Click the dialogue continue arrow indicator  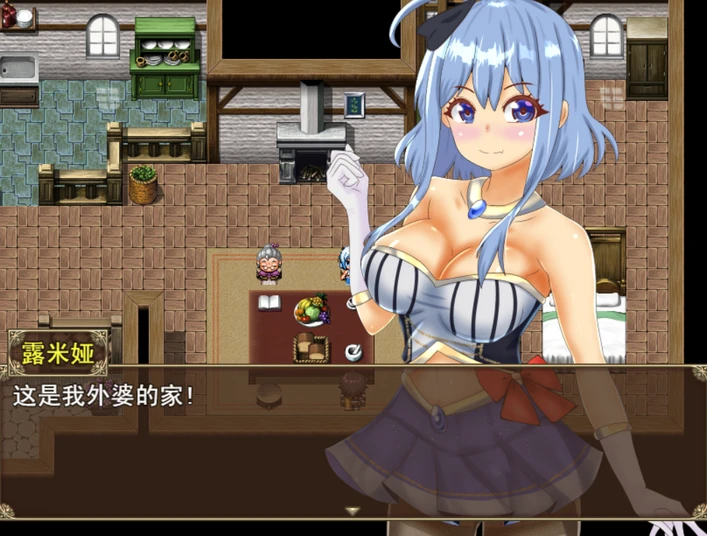coord(352,510)
